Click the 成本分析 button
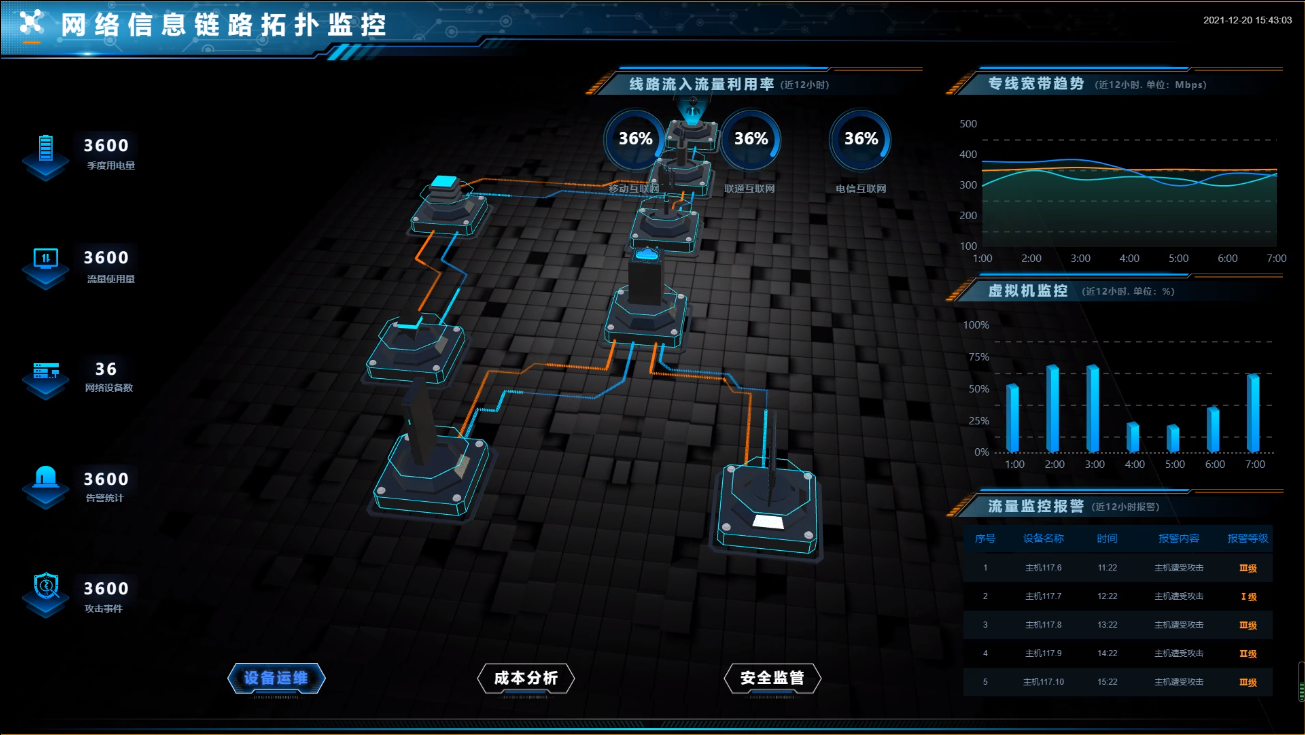 (x=528, y=678)
